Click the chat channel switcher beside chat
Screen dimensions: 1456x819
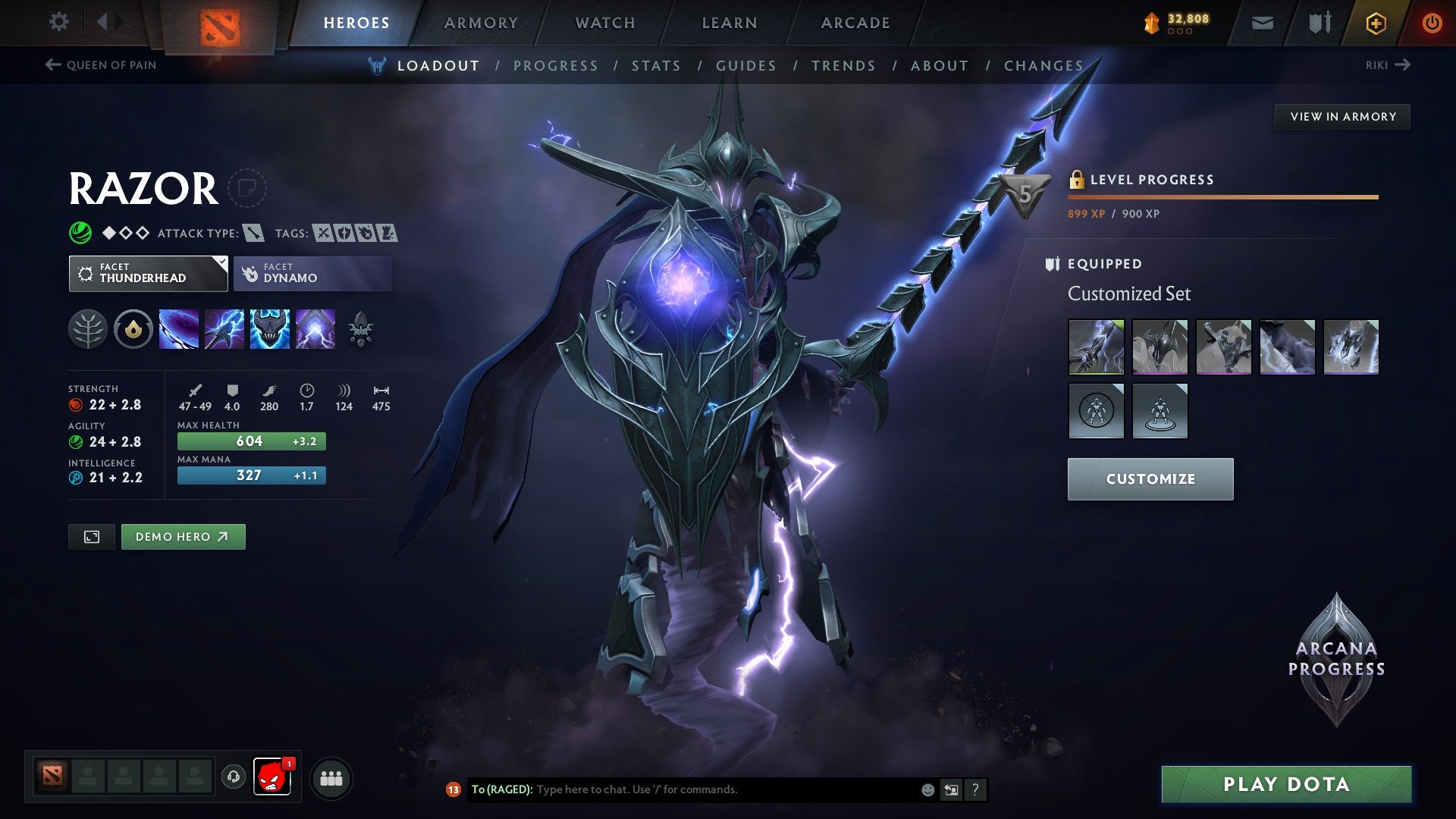coord(951,789)
